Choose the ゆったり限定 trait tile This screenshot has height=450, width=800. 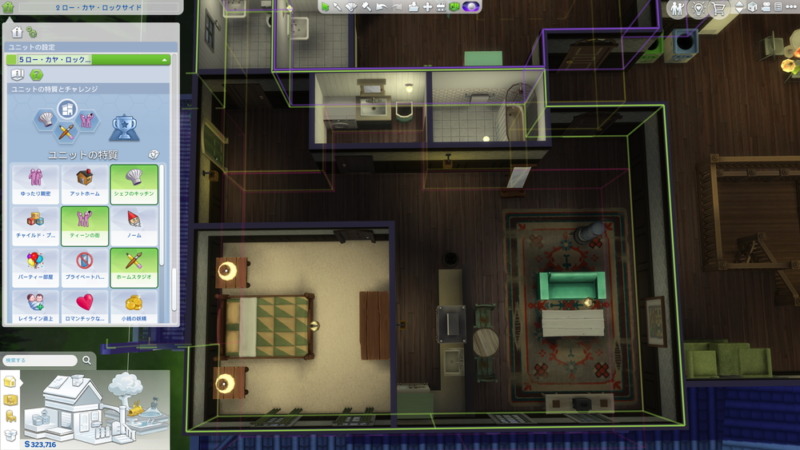tap(36, 183)
